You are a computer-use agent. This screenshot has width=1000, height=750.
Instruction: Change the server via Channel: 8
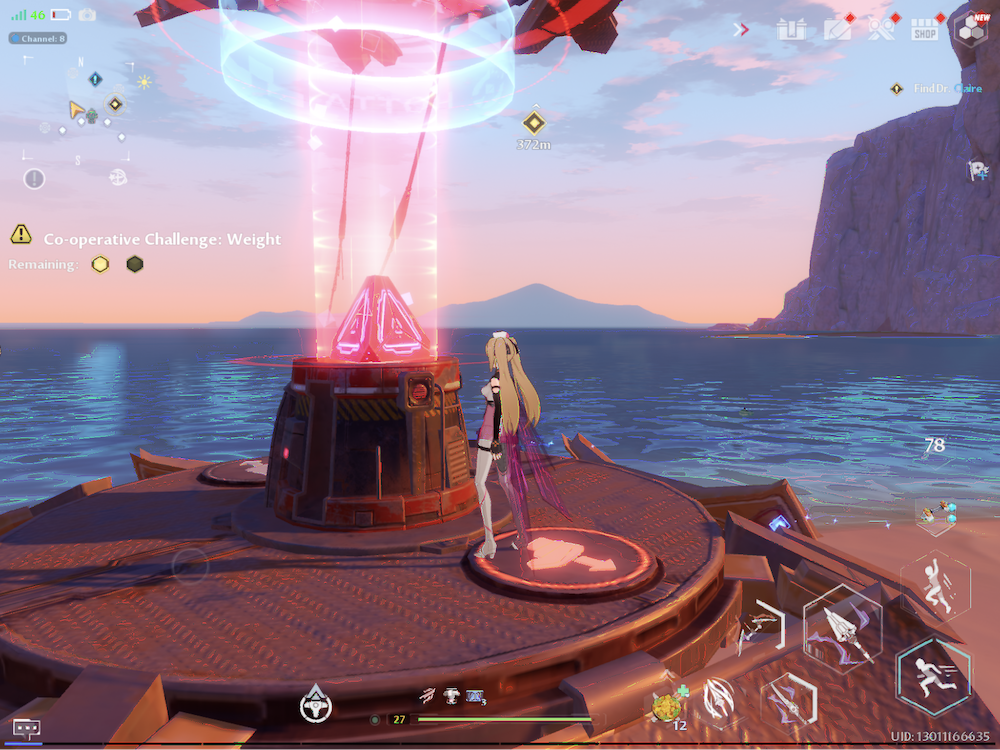pos(38,38)
